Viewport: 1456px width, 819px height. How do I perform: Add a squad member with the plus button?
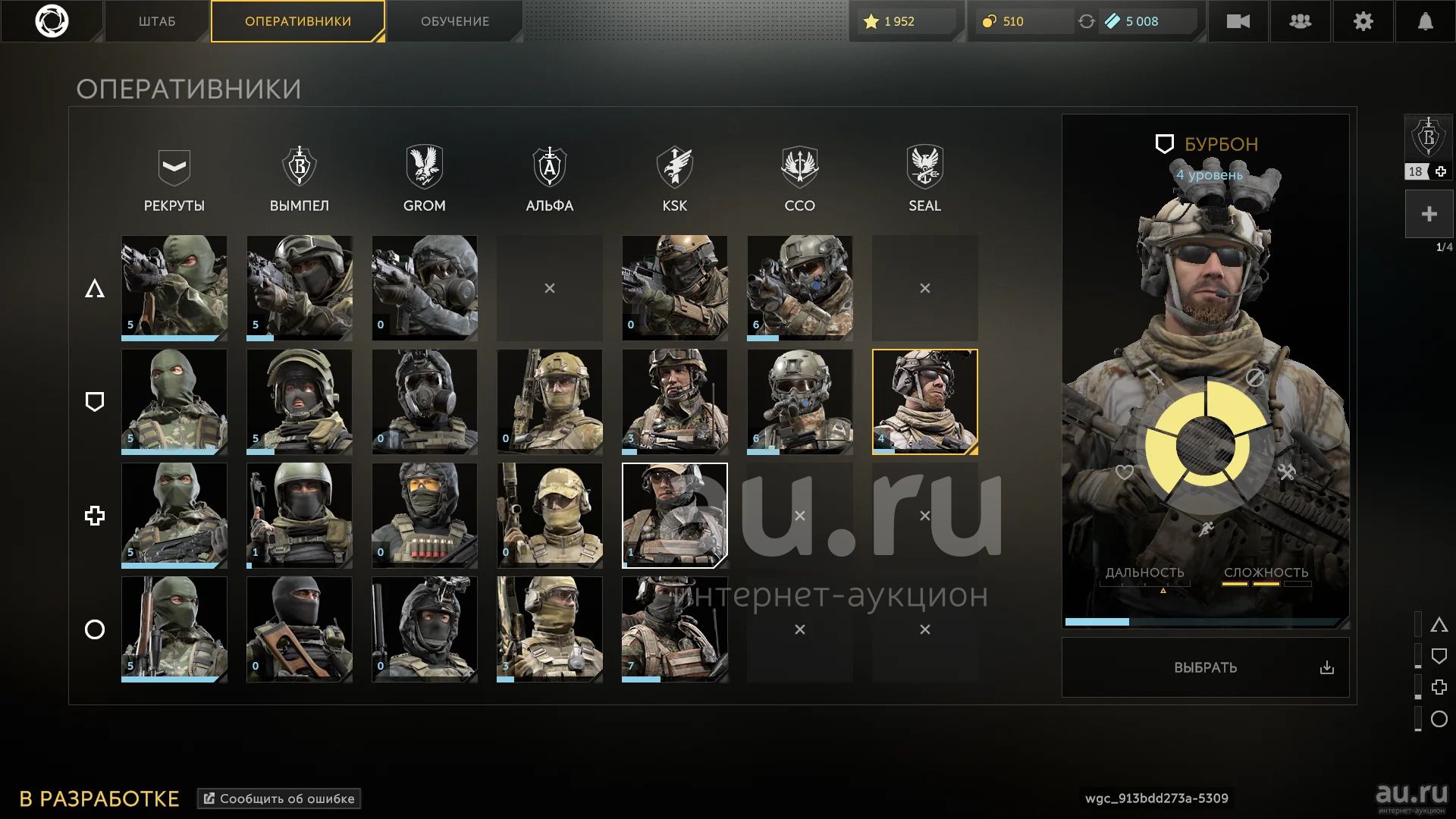[x=1429, y=215]
